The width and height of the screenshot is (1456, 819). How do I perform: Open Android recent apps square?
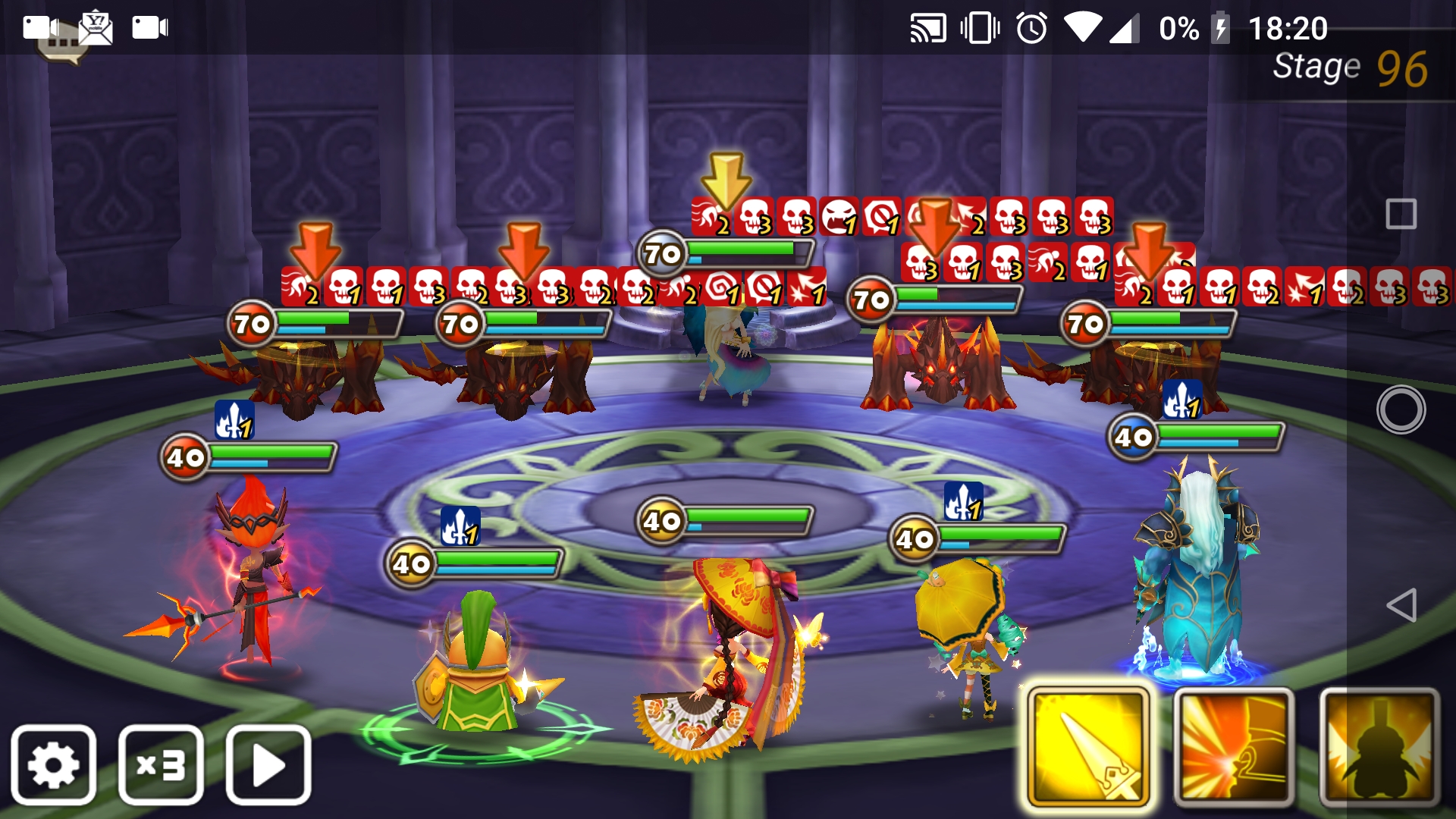1401,215
